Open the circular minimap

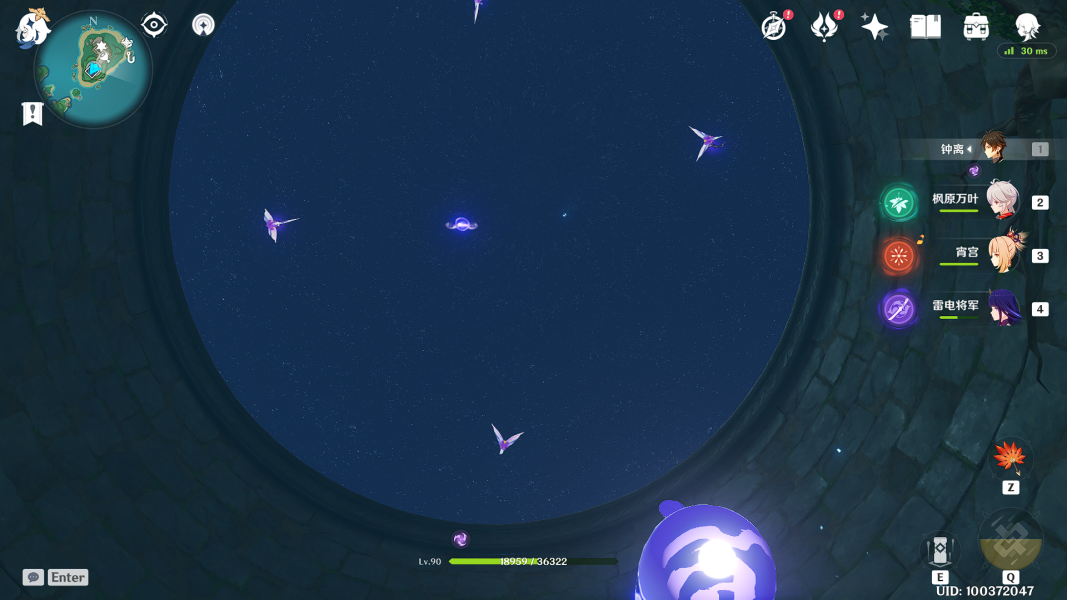(93, 69)
